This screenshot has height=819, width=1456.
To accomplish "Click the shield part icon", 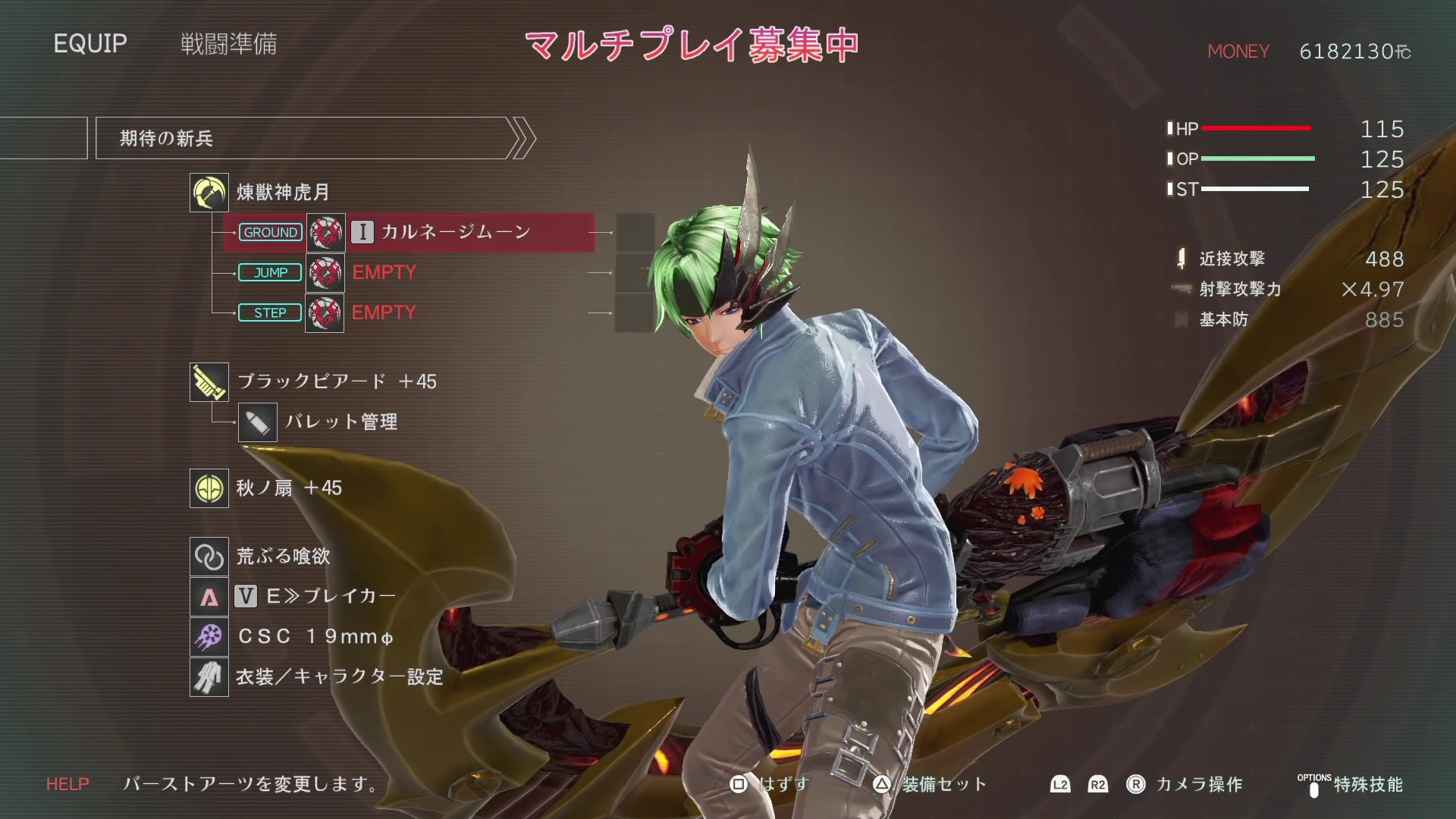I will 209,488.
